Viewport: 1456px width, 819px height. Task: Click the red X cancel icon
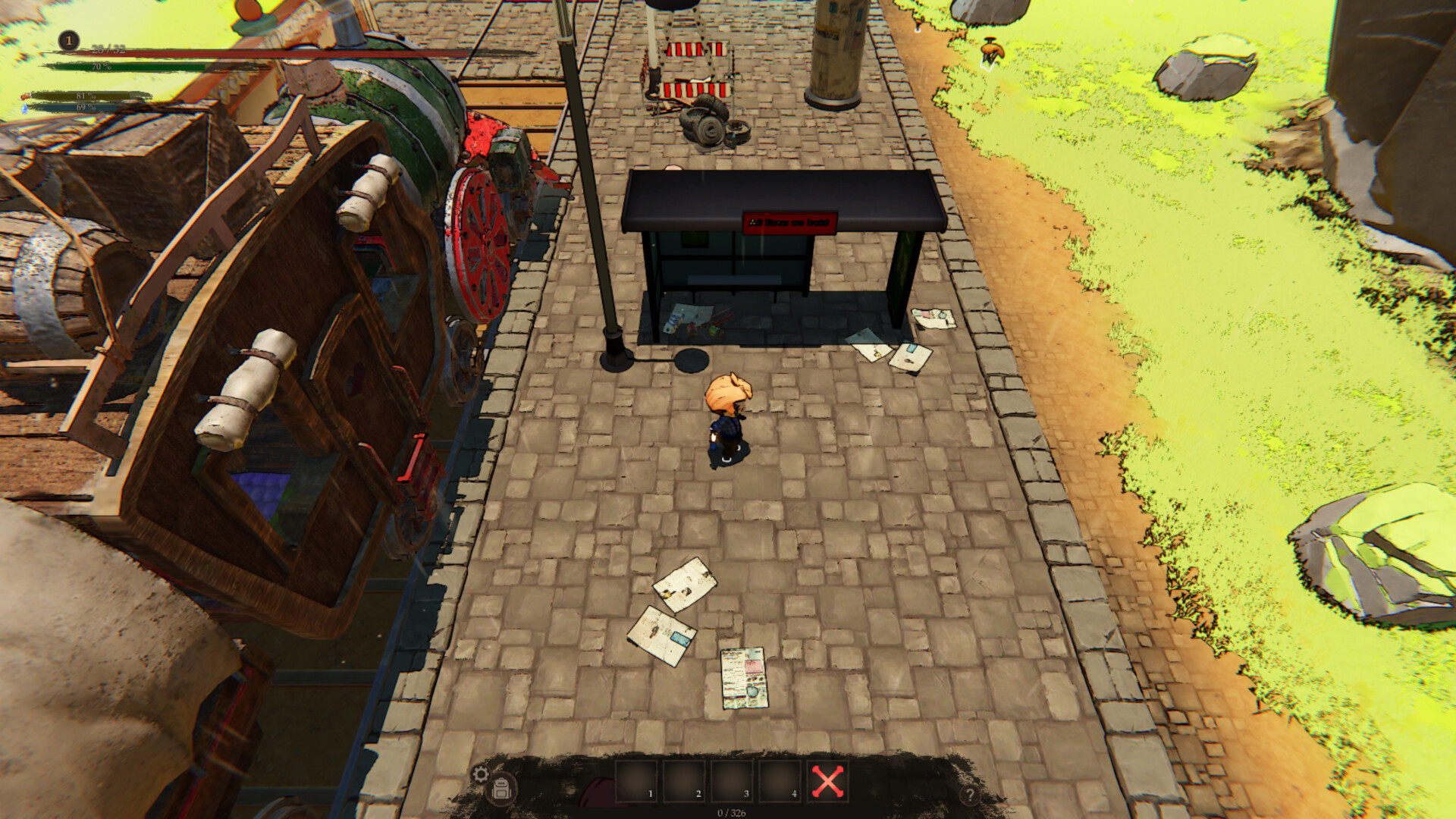[x=827, y=782]
